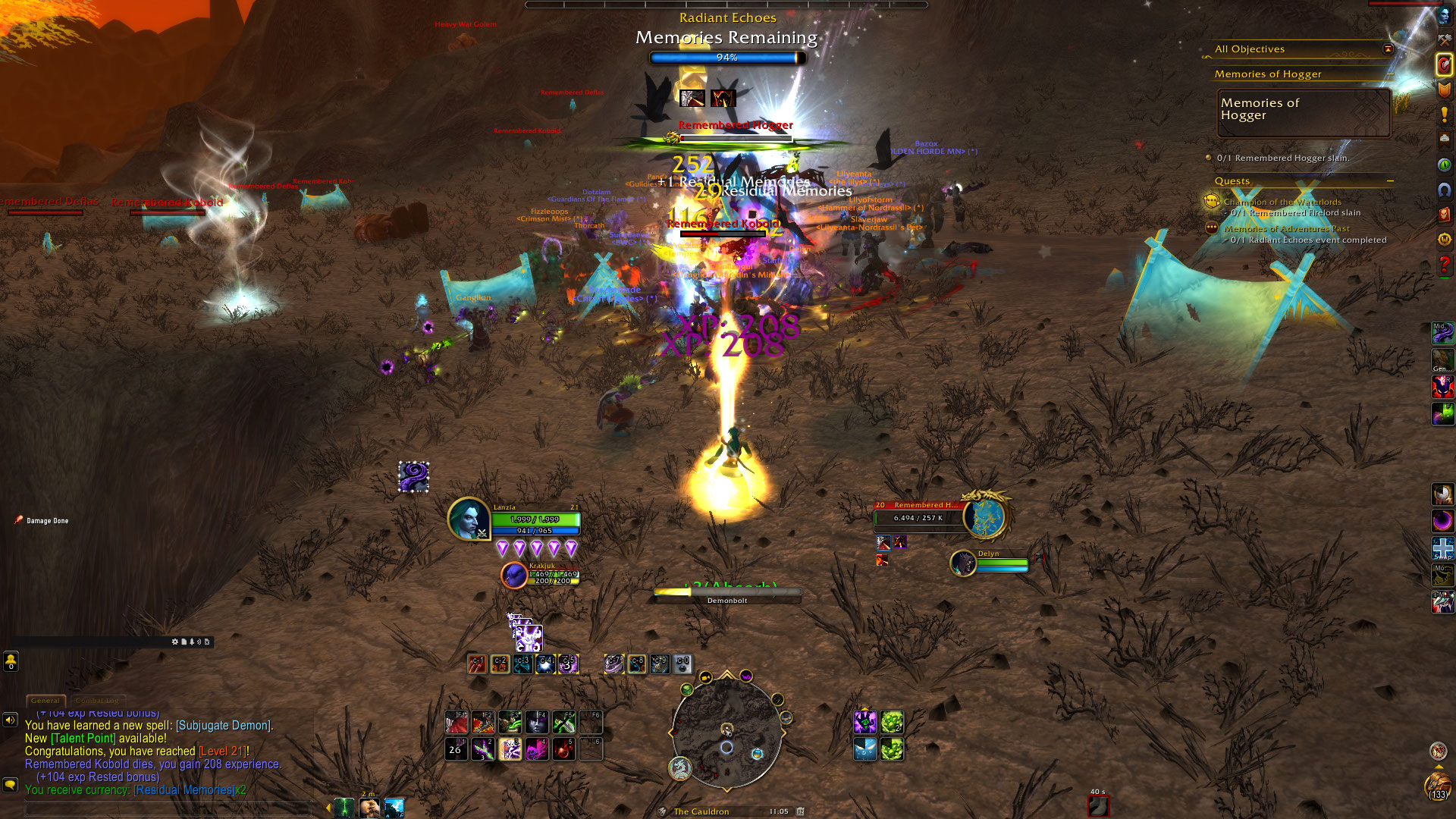Collapse the All Objectives tracker

(1388, 49)
